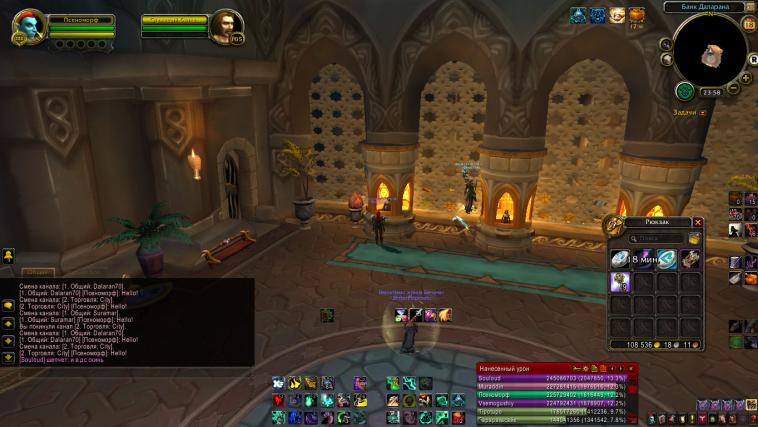Viewport: 758px width, 427px height.
Task: Expand the Задачи objectives tracker
Action: [703, 113]
